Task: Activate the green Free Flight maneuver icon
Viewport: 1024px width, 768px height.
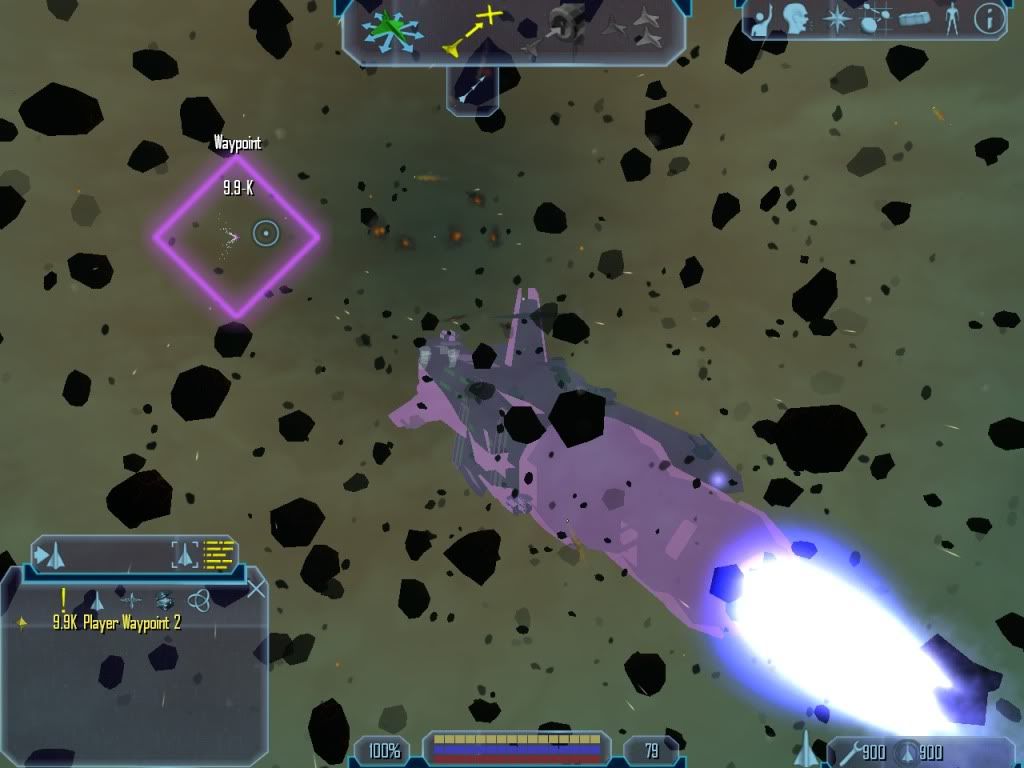Action: 392,30
